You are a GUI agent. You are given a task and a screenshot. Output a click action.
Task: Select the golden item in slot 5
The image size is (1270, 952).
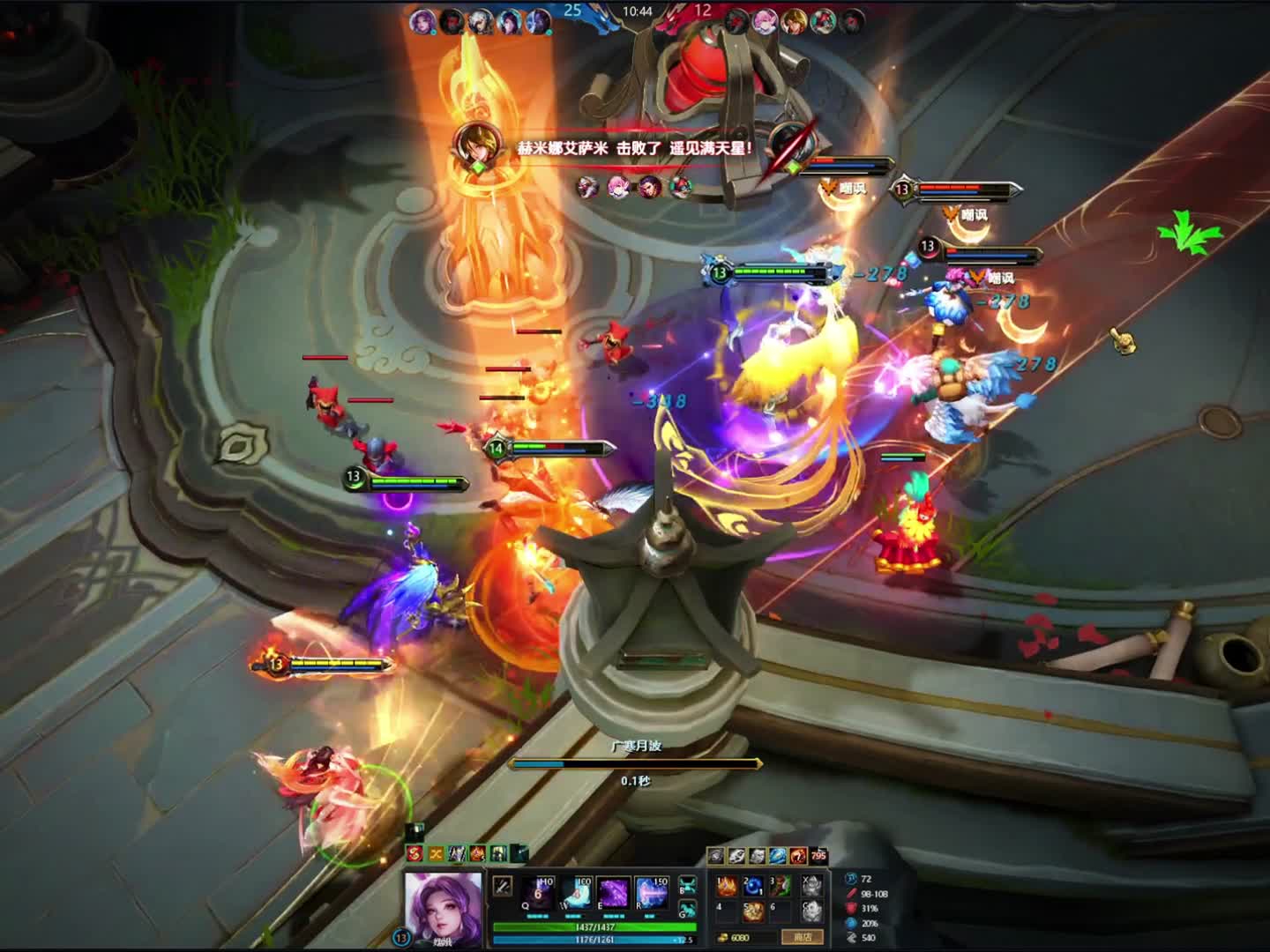(752, 911)
